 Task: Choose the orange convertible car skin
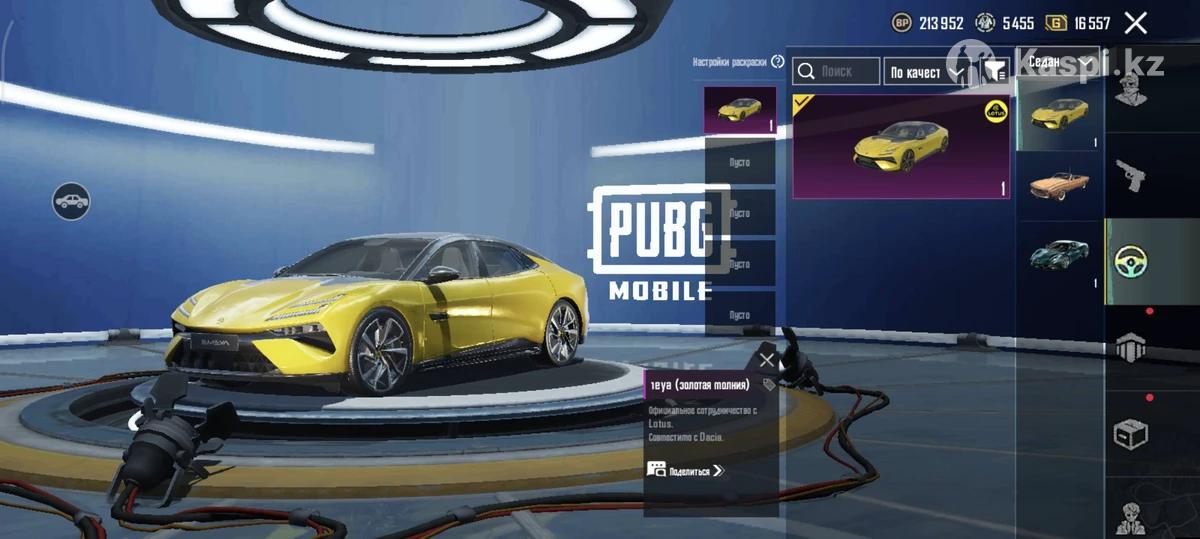1059,186
